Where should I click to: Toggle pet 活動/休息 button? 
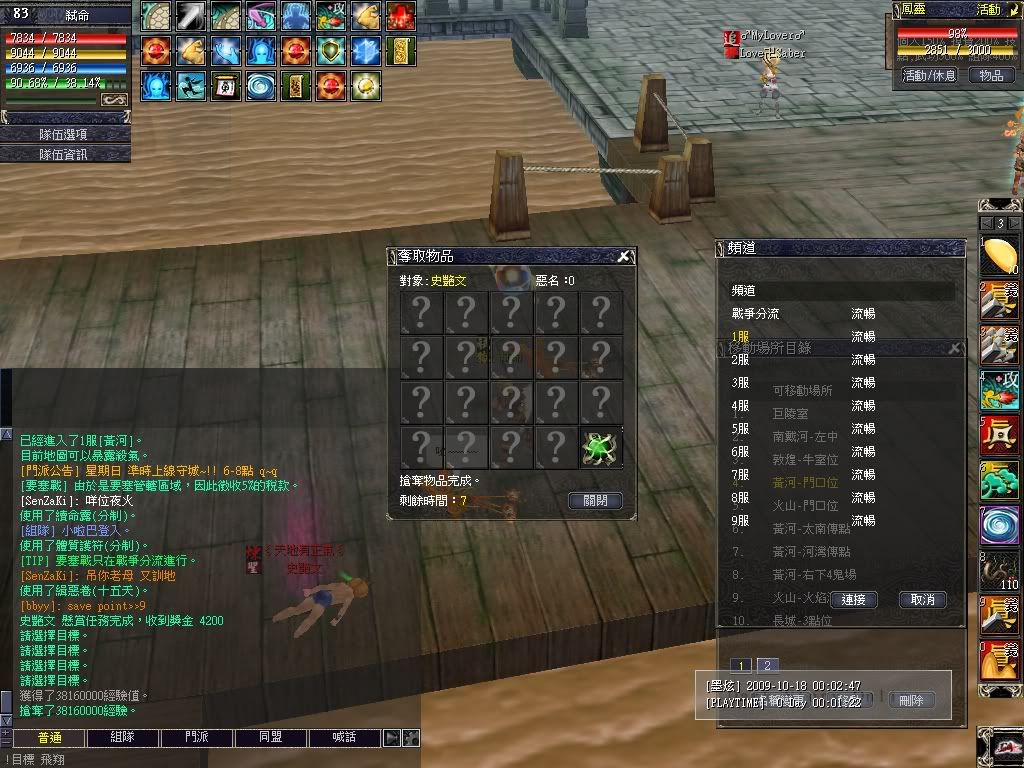(x=929, y=75)
